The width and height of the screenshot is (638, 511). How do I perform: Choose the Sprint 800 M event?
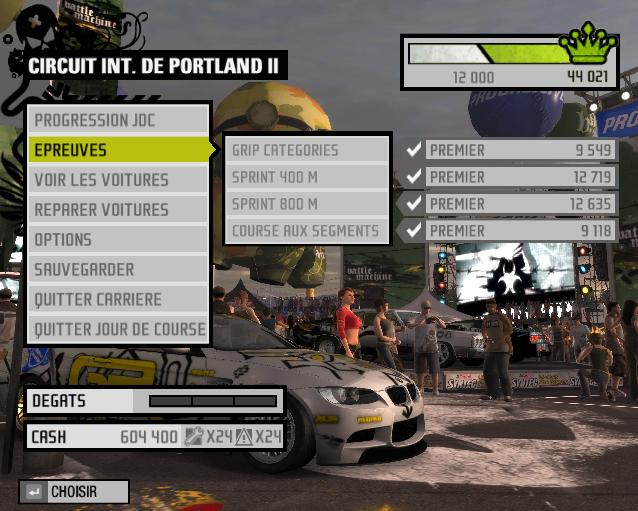tap(306, 204)
